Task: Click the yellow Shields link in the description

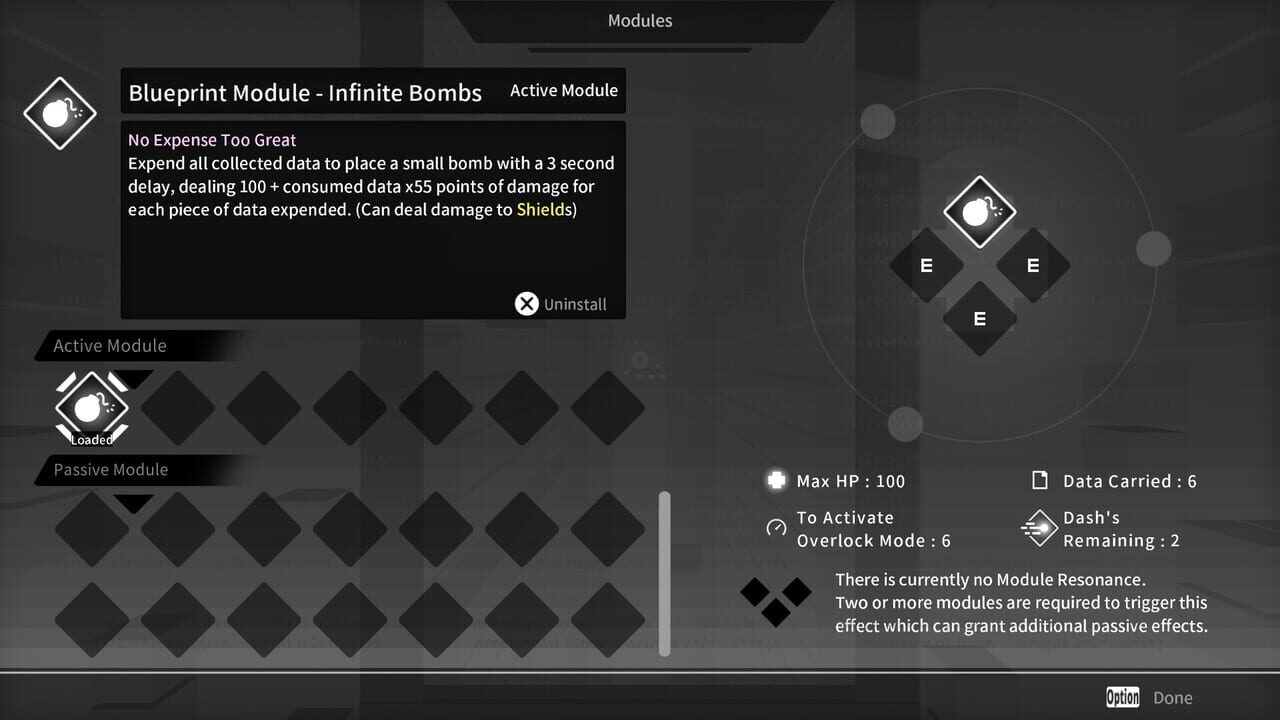Action: (x=543, y=209)
